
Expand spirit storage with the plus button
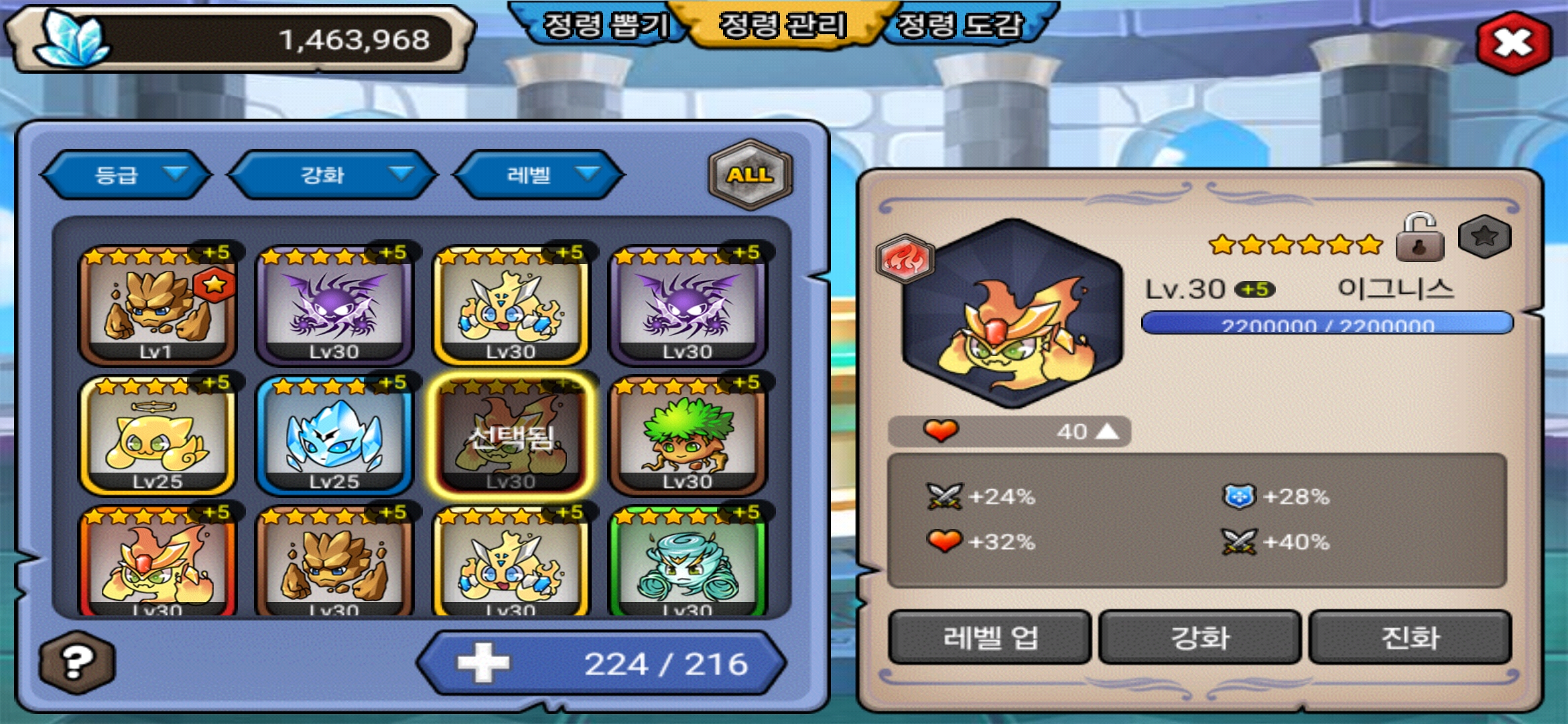click(x=483, y=663)
